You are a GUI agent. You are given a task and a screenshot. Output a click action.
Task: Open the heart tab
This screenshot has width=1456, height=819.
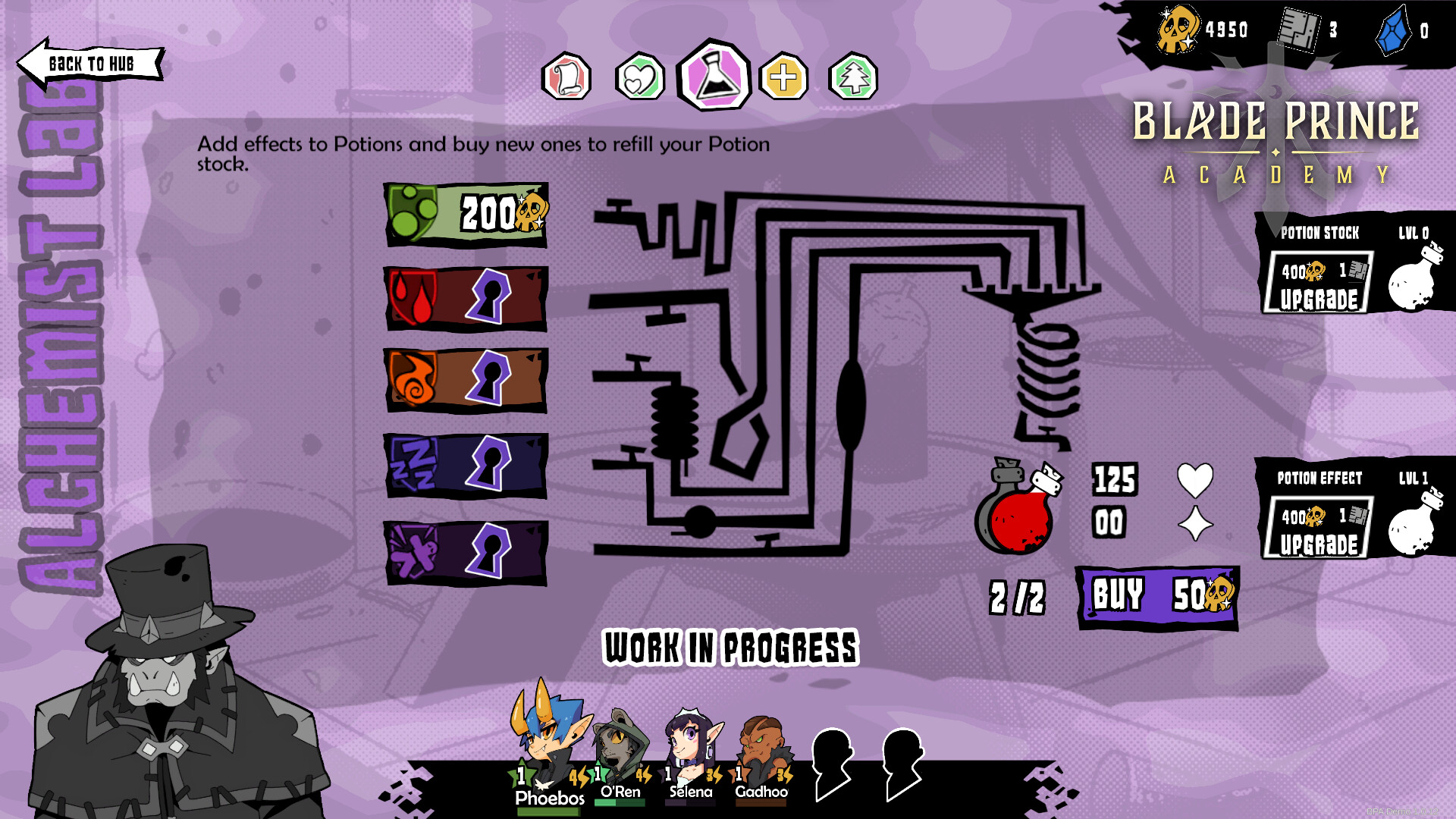pos(639,77)
